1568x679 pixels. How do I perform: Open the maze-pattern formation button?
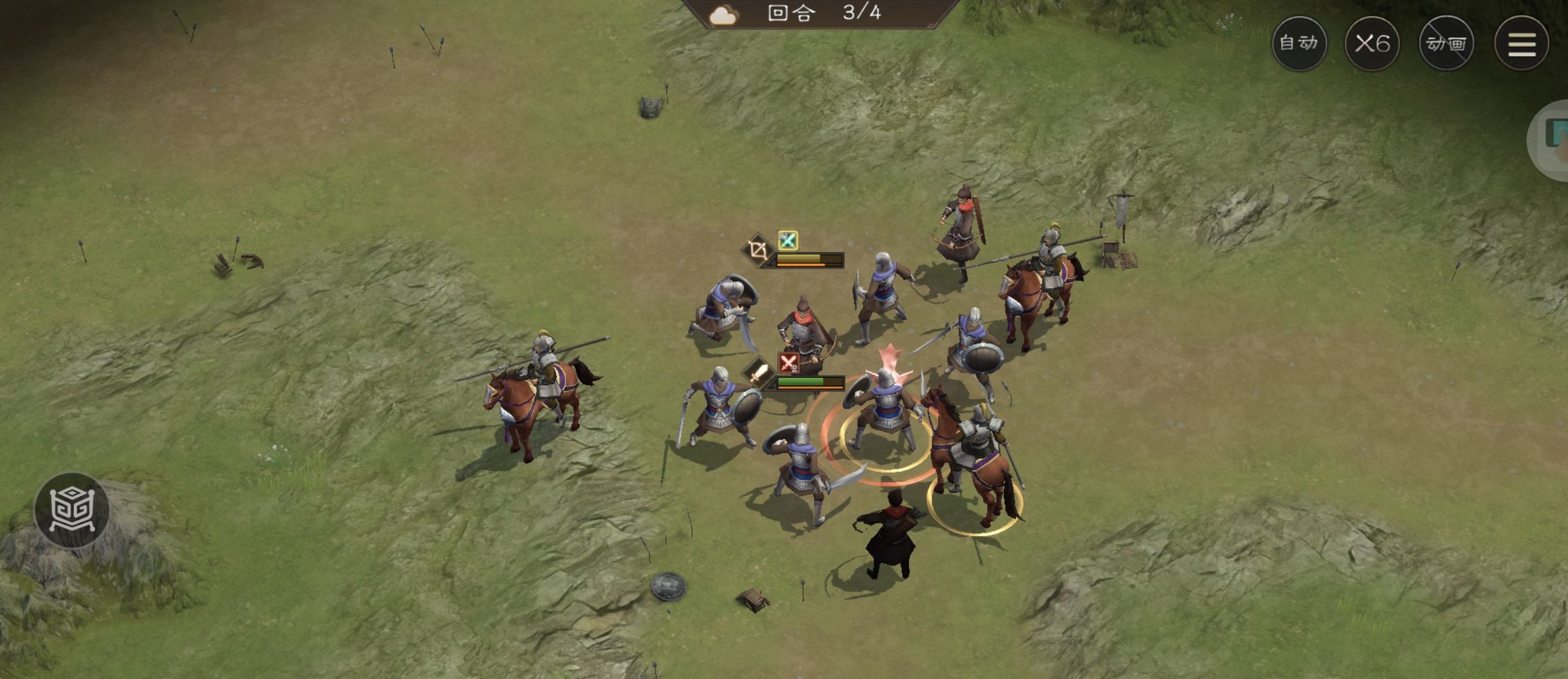click(x=72, y=510)
